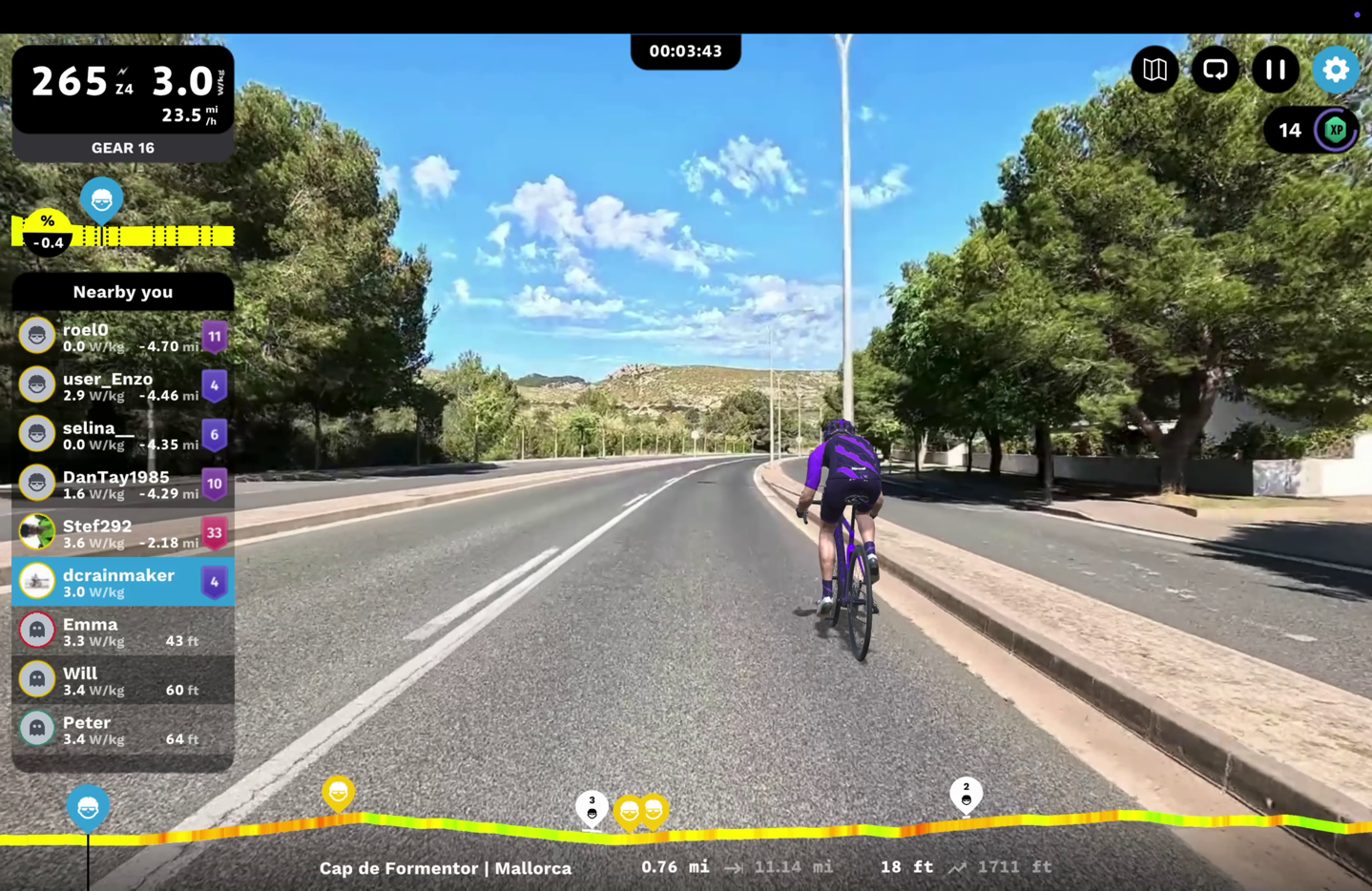Open the route map view
This screenshot has height=891, width=1372.
pyautogui.click(x=1154, y=70)
